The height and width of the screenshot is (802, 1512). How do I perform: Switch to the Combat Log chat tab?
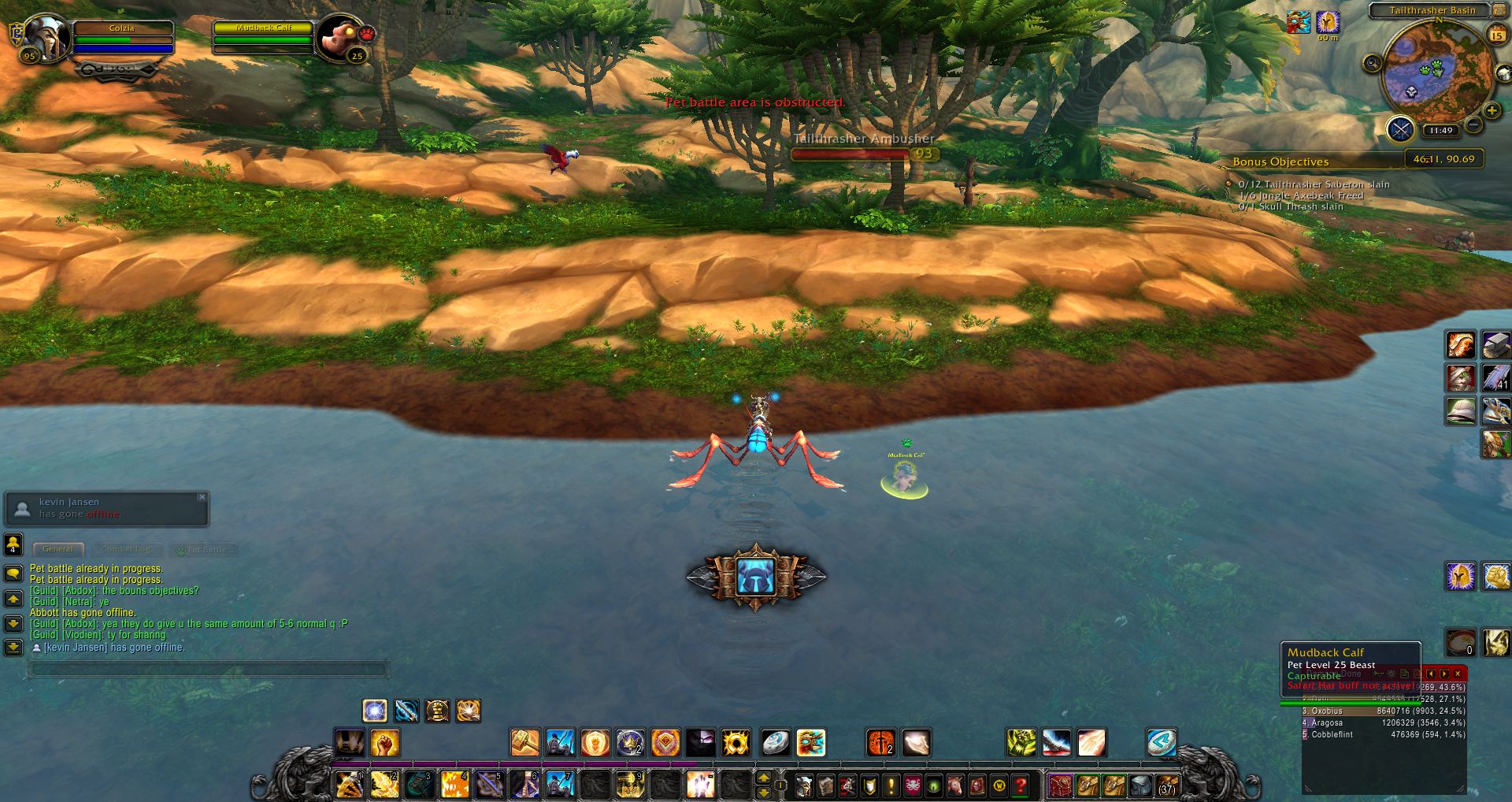126,549
